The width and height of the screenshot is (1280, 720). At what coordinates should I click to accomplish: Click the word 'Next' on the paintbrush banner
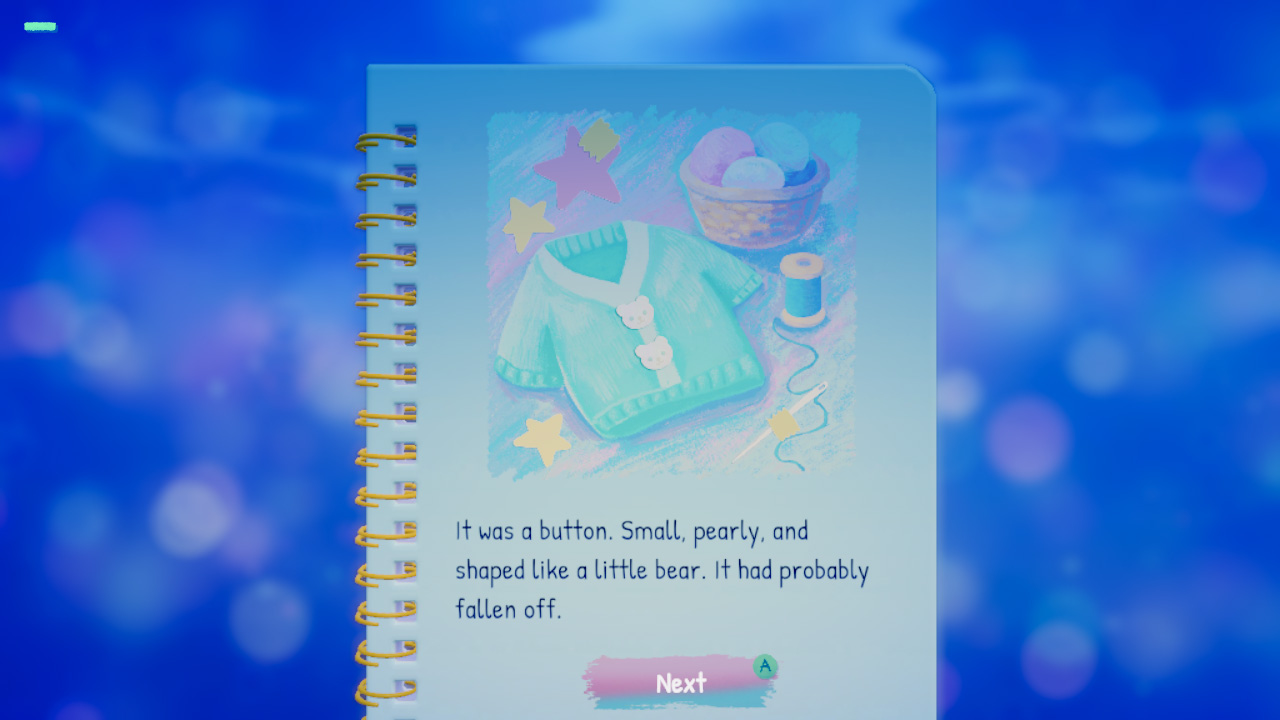pos(681,683)
